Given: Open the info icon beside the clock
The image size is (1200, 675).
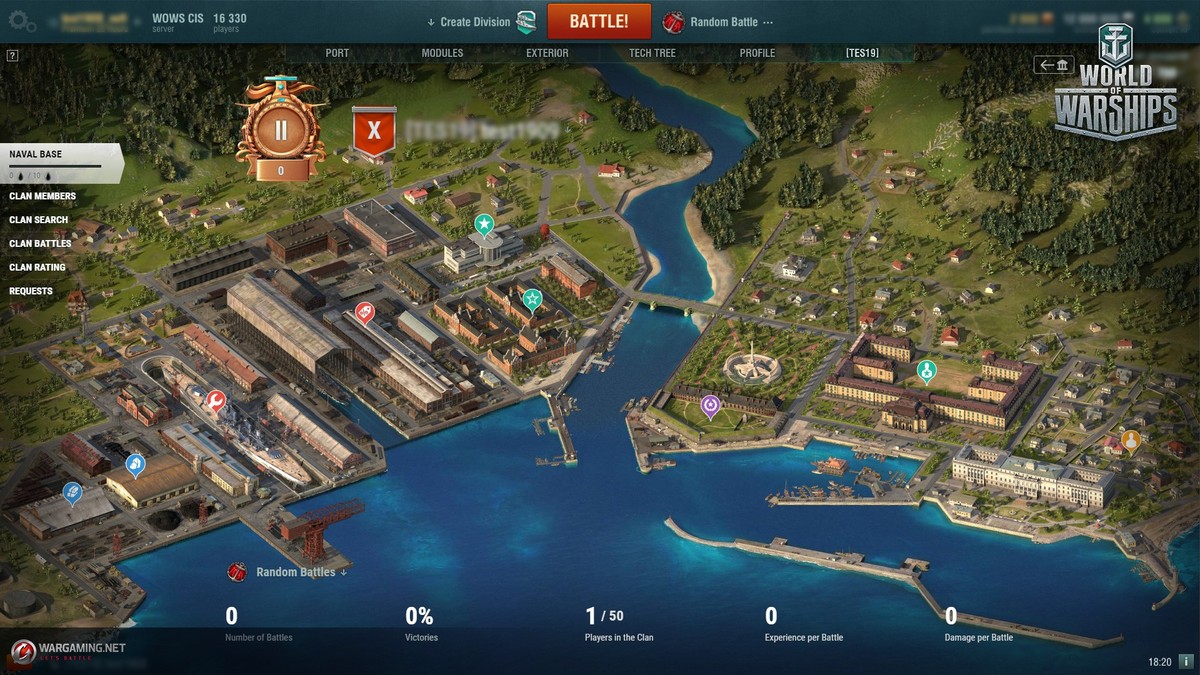Looking at the screenshot, I should (x=1186, y=662).
